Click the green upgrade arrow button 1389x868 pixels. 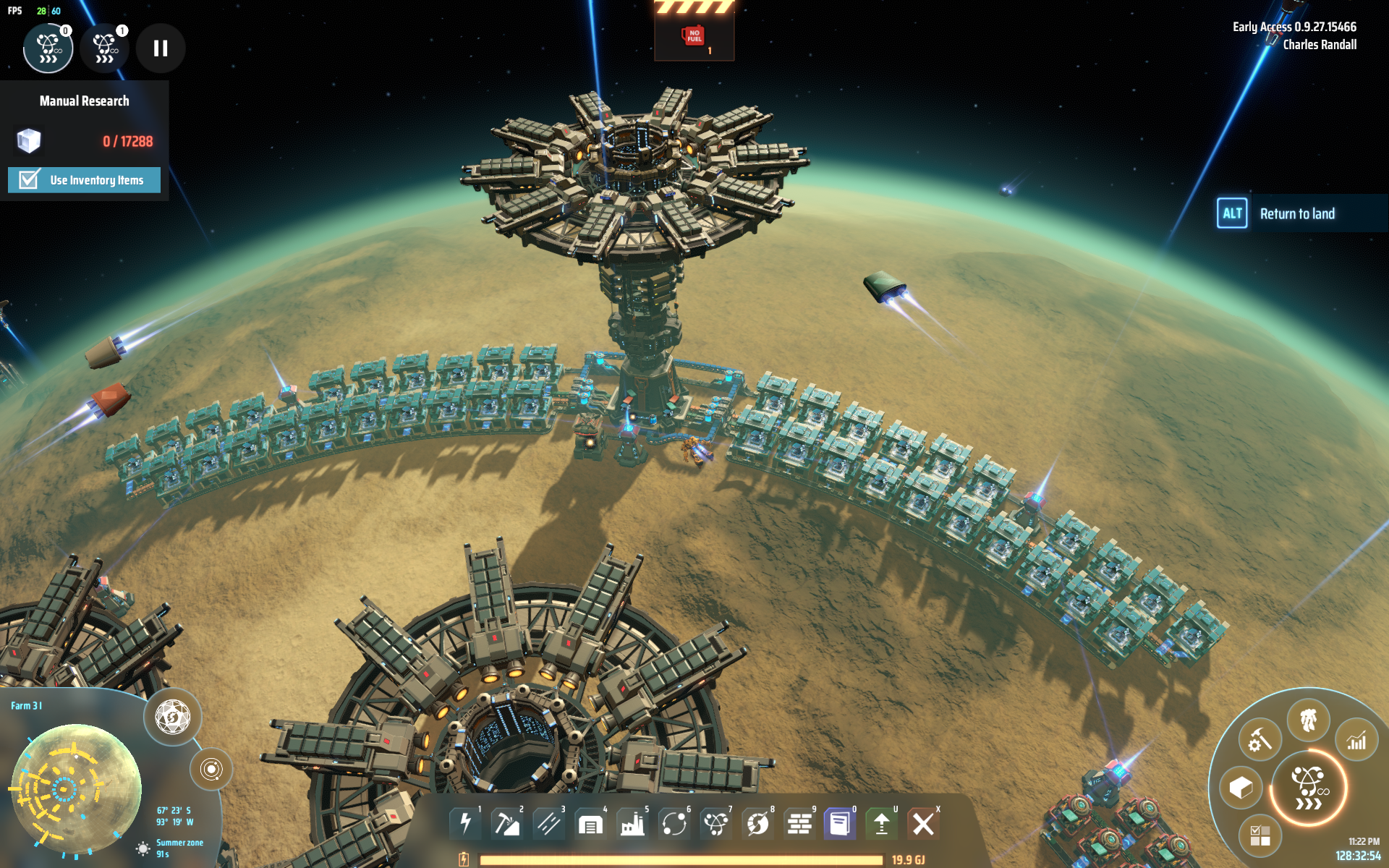[x=882, y=823]
